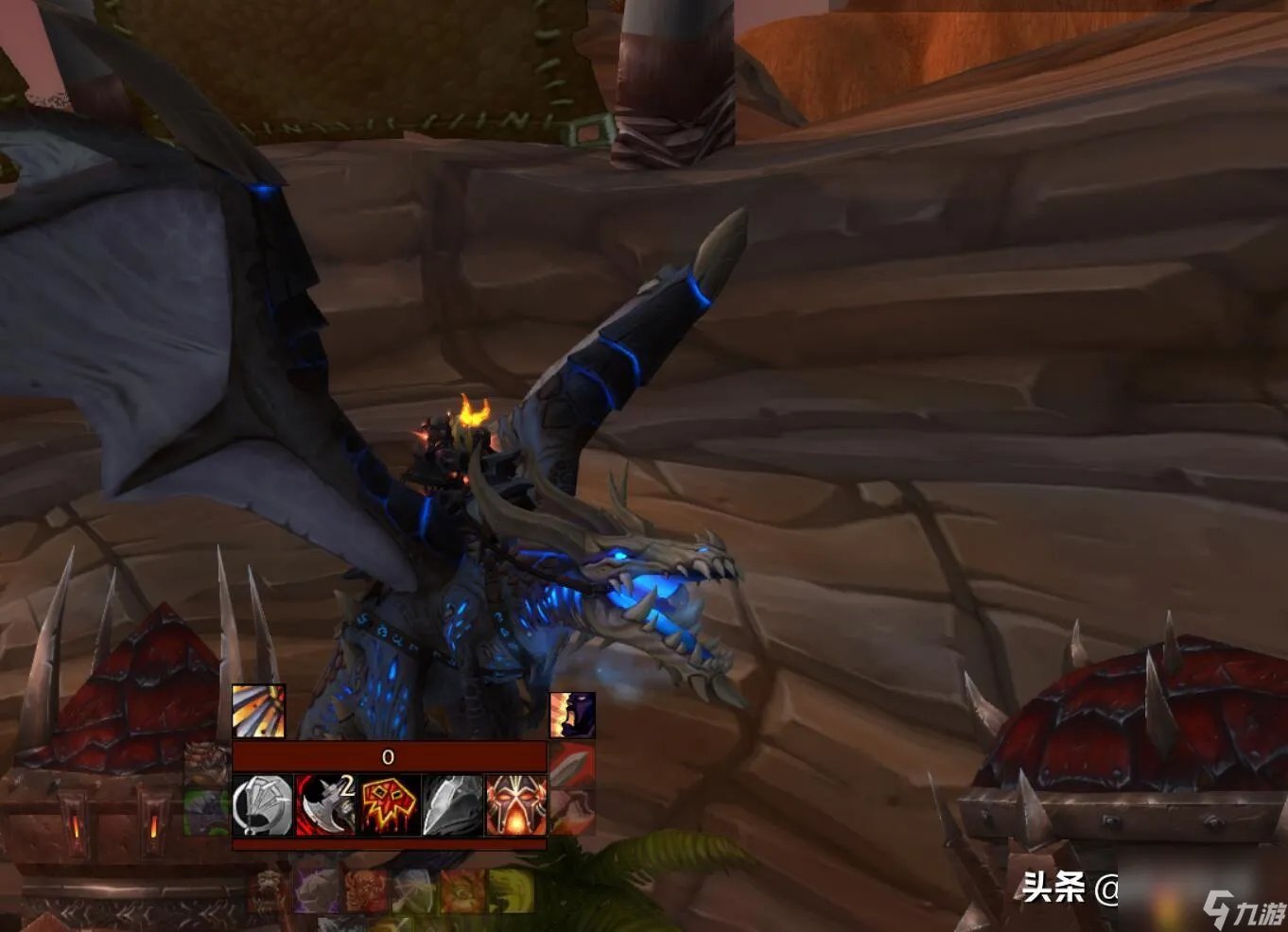
Task: Activate the grey shield block ability
Action: [x=263, y=805]
